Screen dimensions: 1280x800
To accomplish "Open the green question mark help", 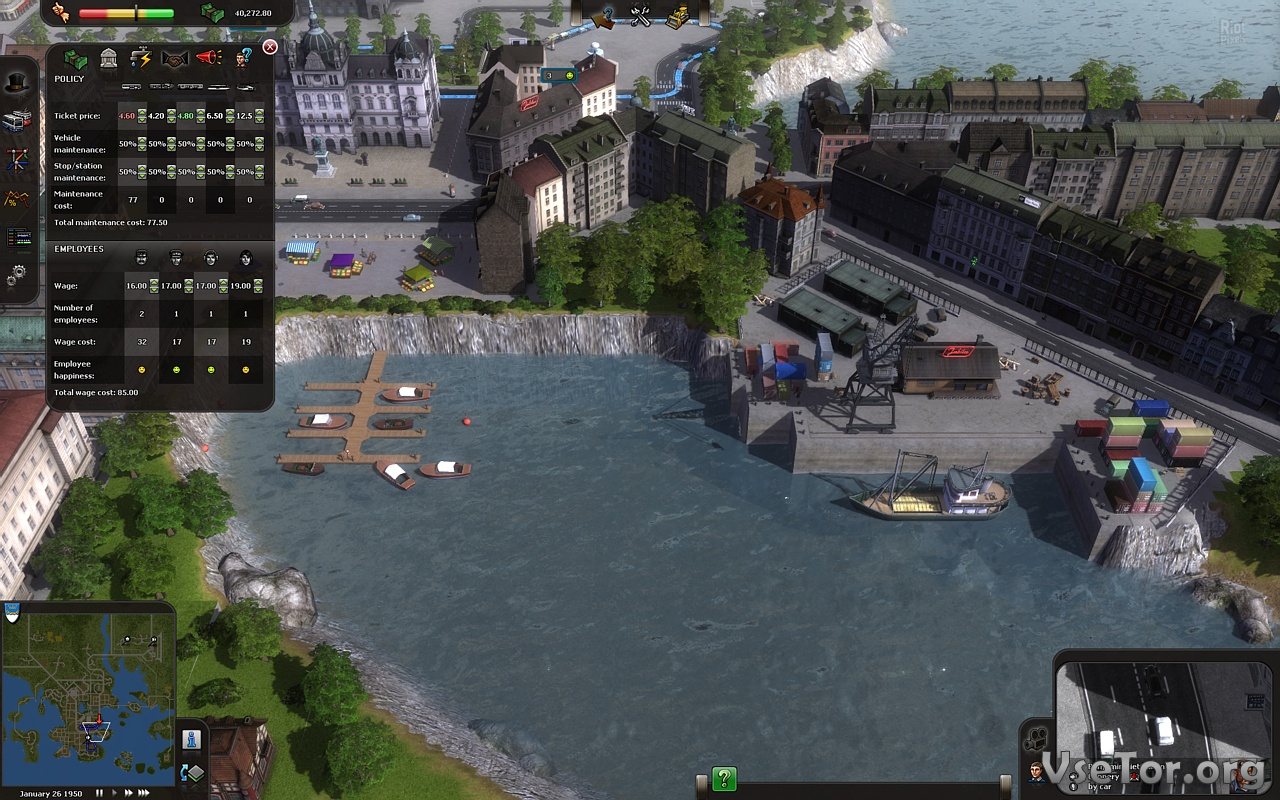I will (x=724, y=778).
